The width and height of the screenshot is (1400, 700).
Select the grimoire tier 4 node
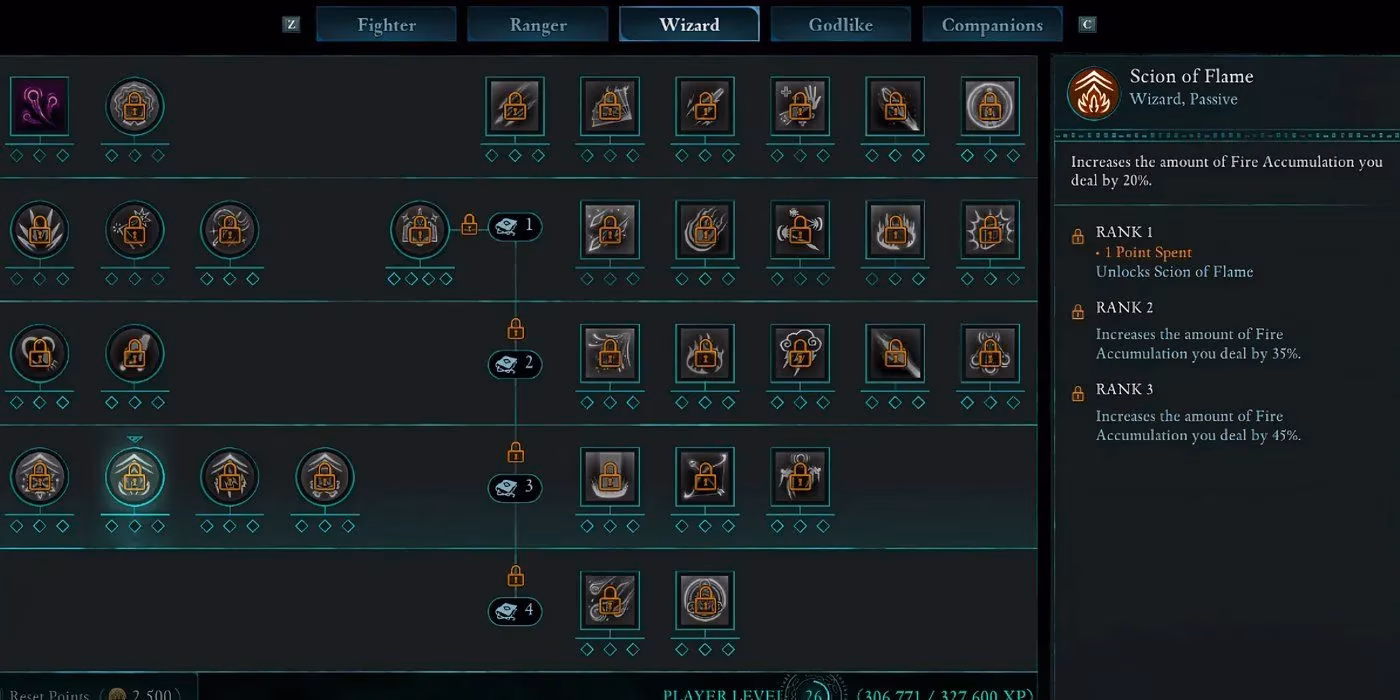coord(515,611)
